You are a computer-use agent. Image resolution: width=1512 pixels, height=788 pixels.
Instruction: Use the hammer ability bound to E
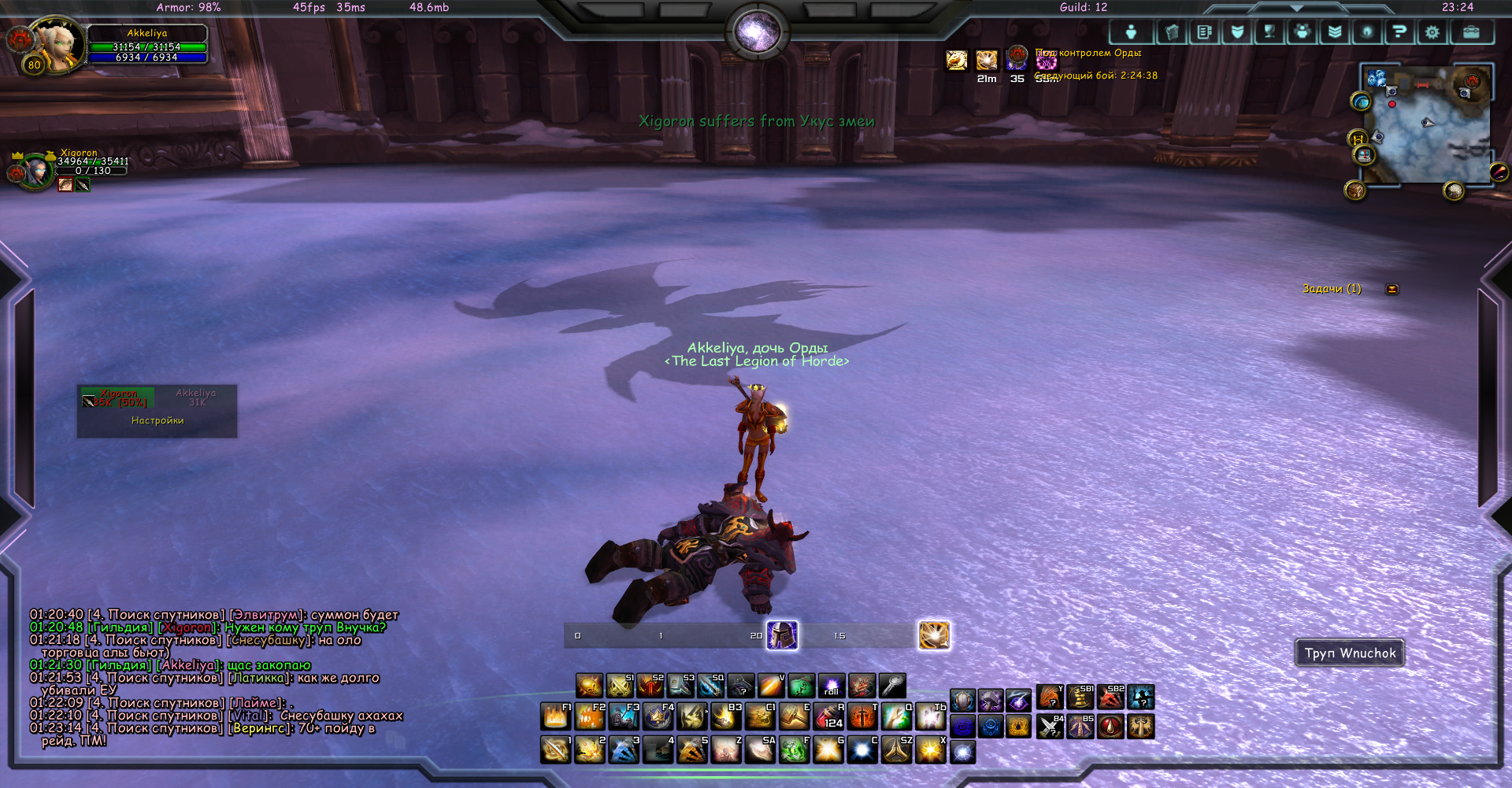(795, 717)
